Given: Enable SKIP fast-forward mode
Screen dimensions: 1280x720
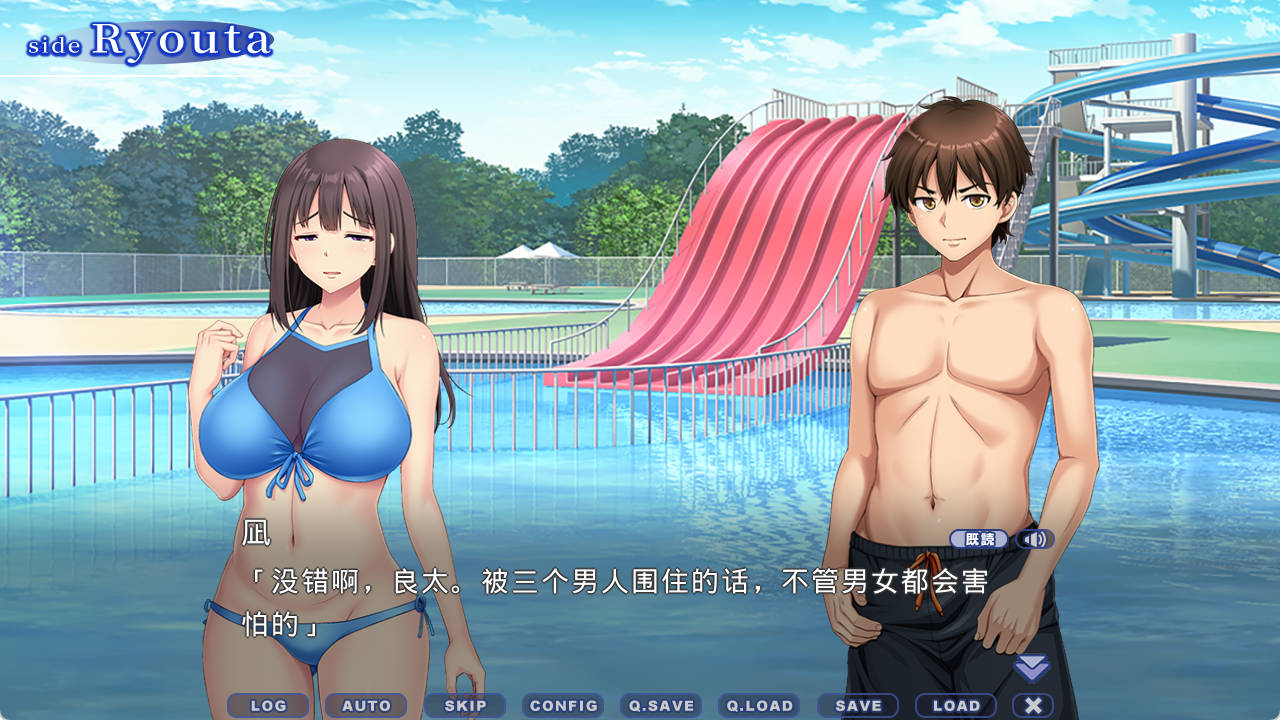Looking at the screenshot, I should [464, 705].
